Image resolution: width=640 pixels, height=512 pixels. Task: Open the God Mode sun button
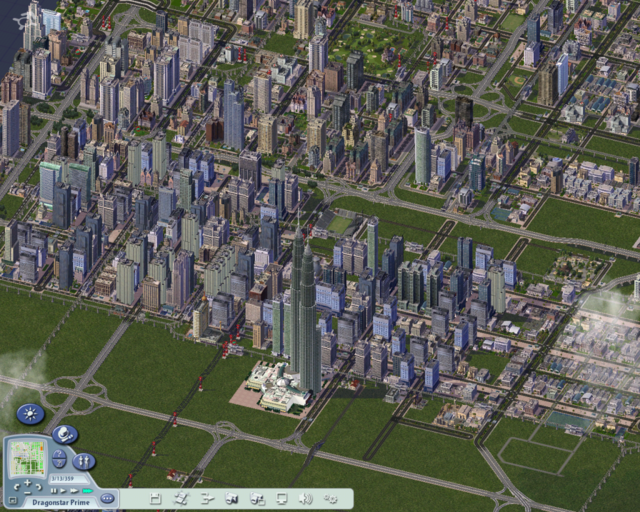pos(31,413)
